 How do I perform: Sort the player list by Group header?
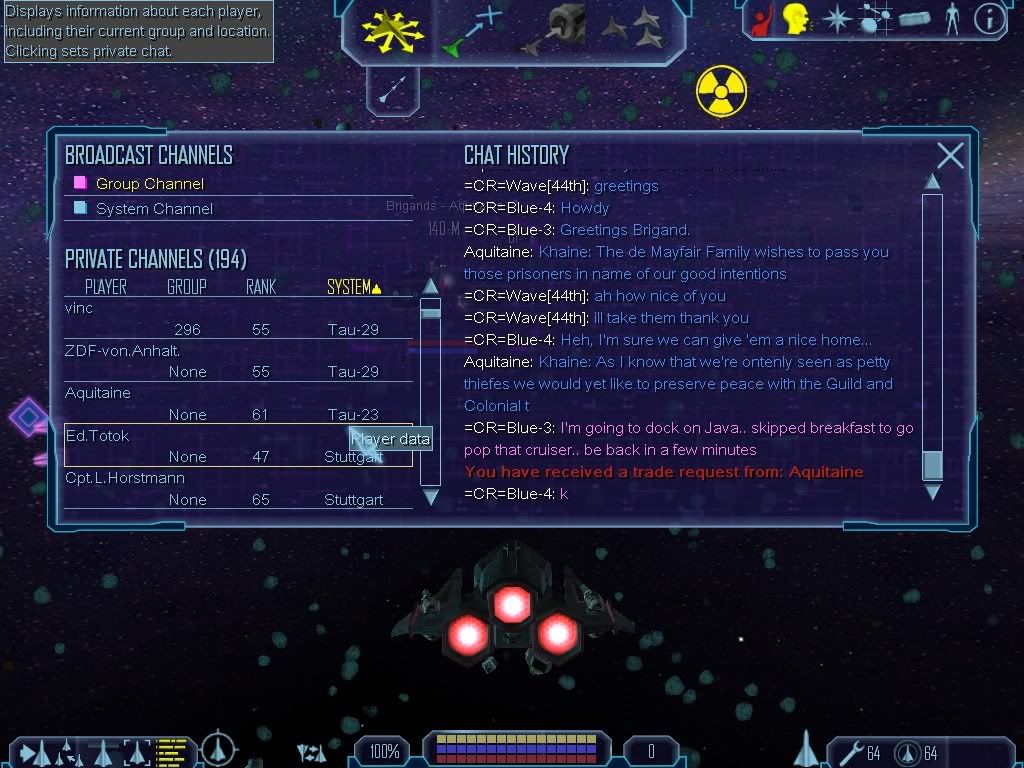tap(186, 287)
